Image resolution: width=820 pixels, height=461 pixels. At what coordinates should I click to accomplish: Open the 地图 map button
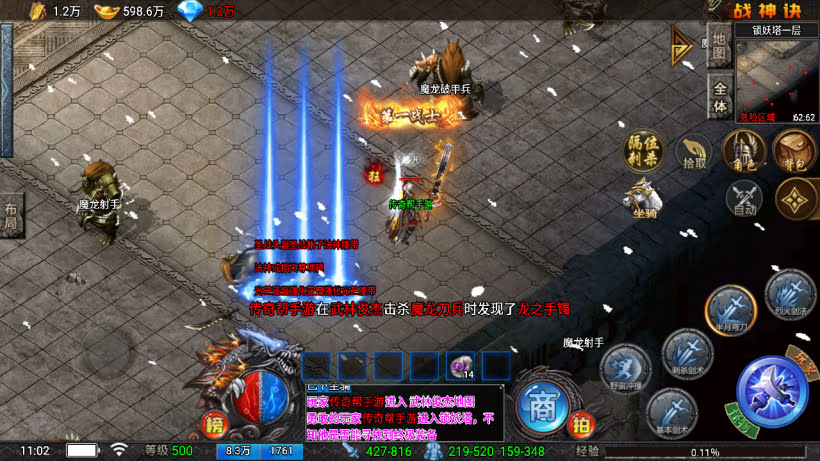pos(719,54)
